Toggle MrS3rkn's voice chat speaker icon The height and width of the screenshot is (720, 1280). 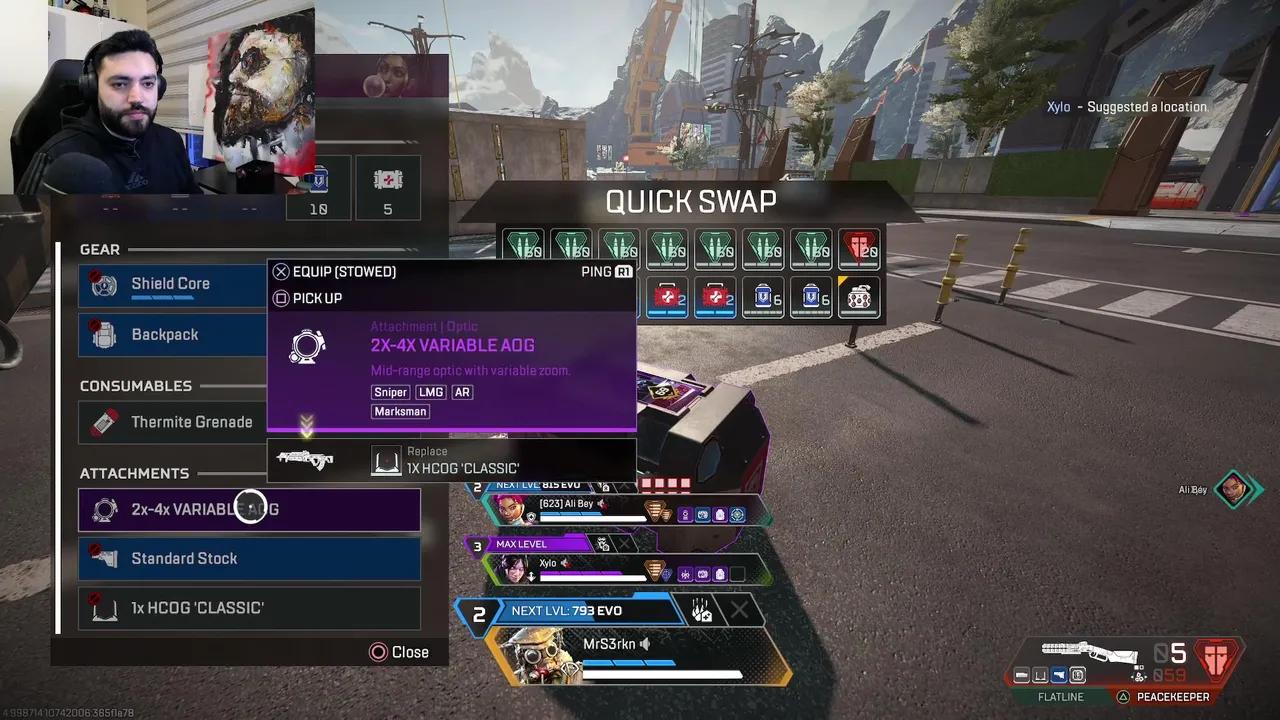644,644
